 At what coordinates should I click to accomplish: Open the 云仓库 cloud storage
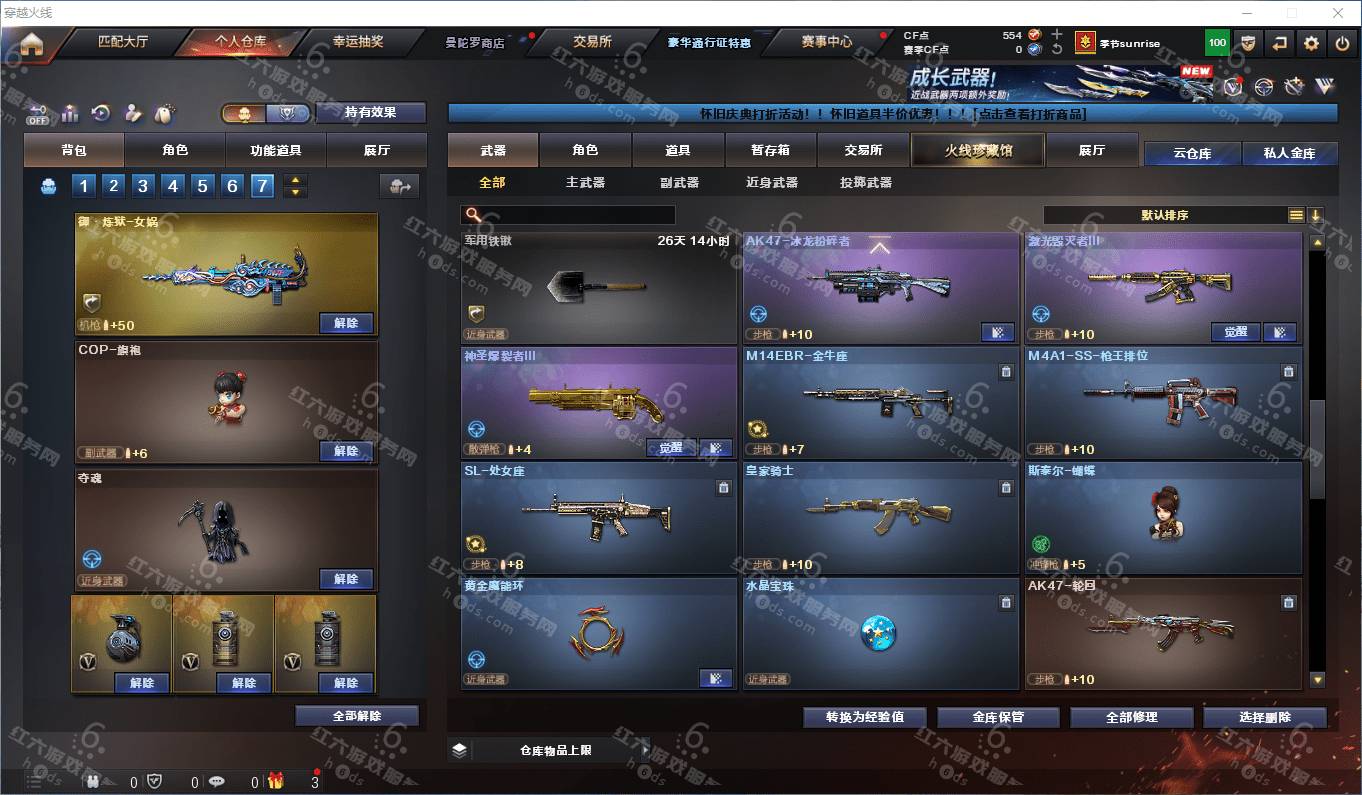click(1192, 153)
